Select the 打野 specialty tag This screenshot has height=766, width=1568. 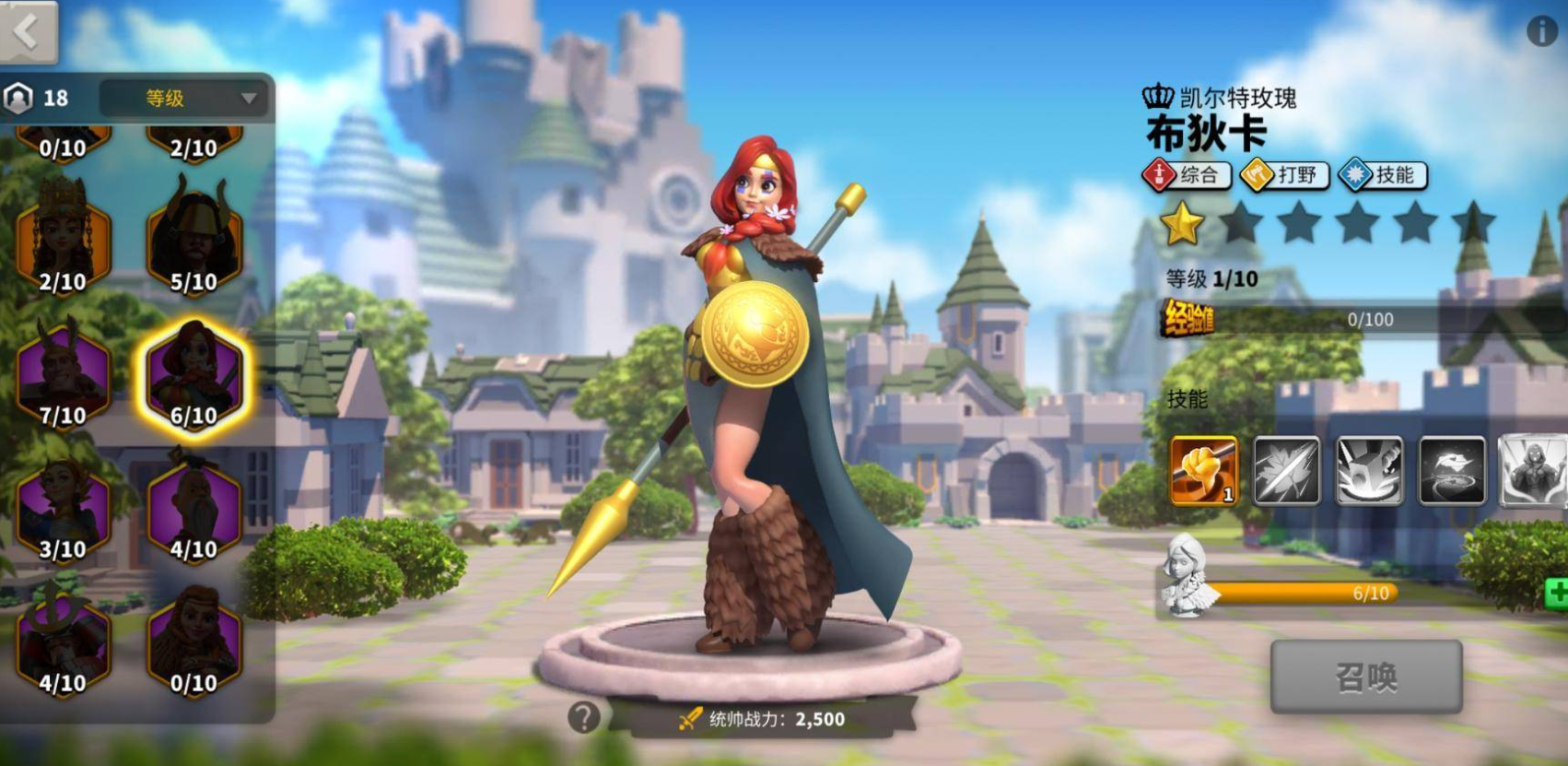coord(1285,175)
